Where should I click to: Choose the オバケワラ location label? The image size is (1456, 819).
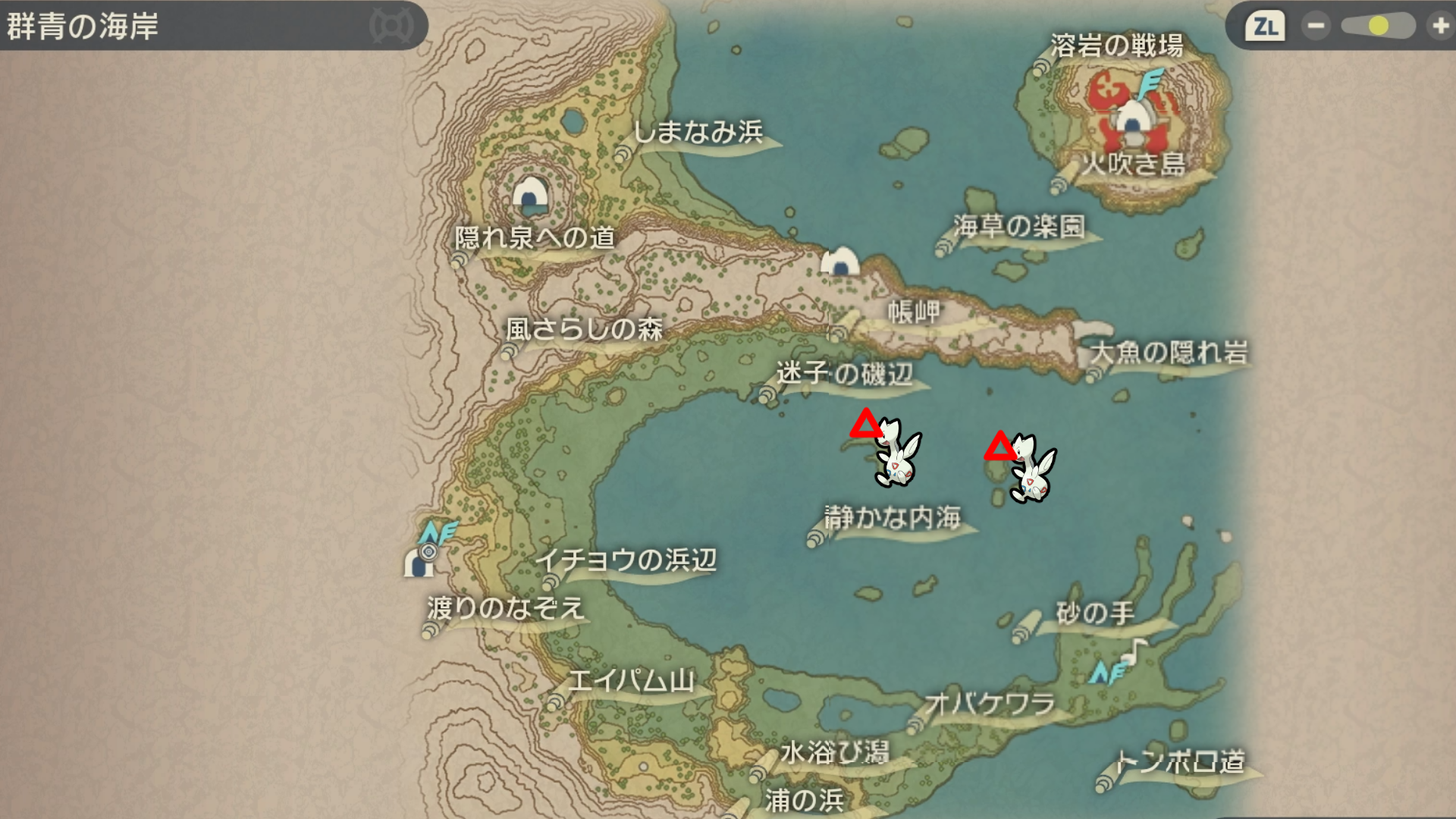tap(990, 704)
